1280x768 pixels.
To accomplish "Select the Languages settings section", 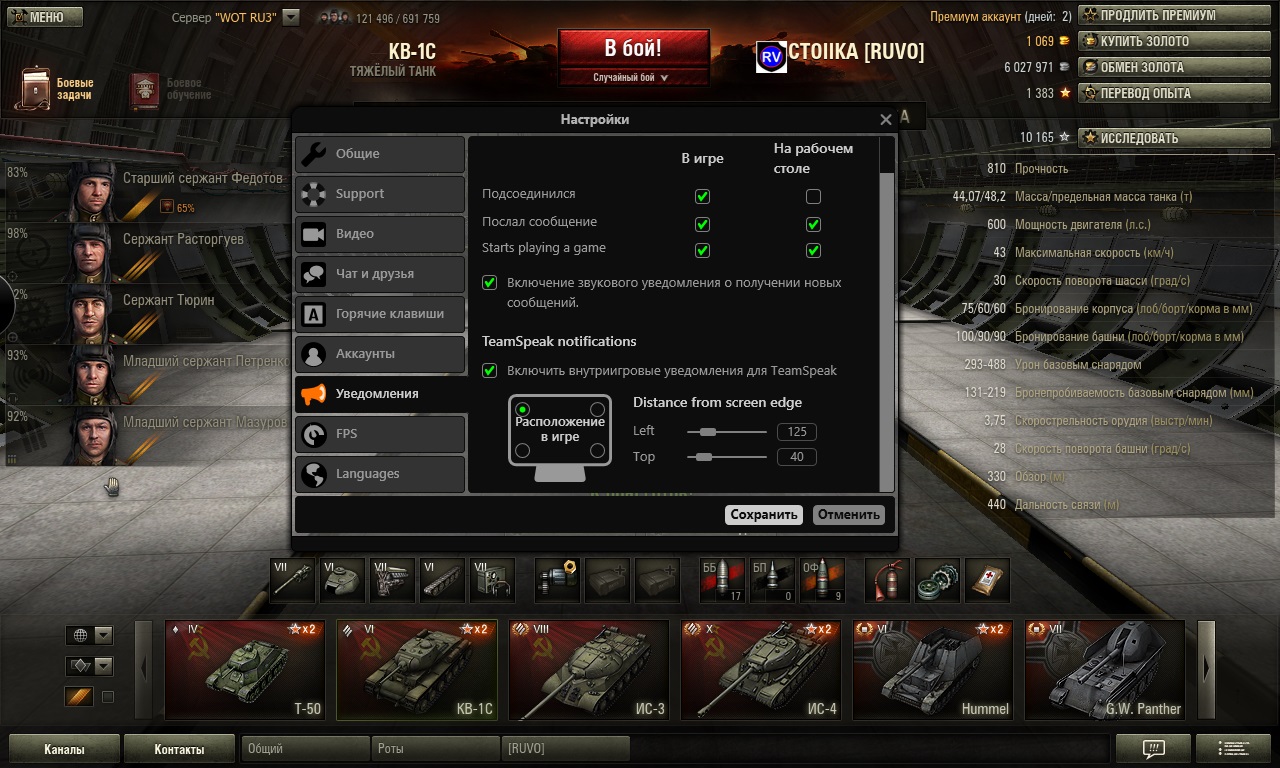I will tap(380, 474).
